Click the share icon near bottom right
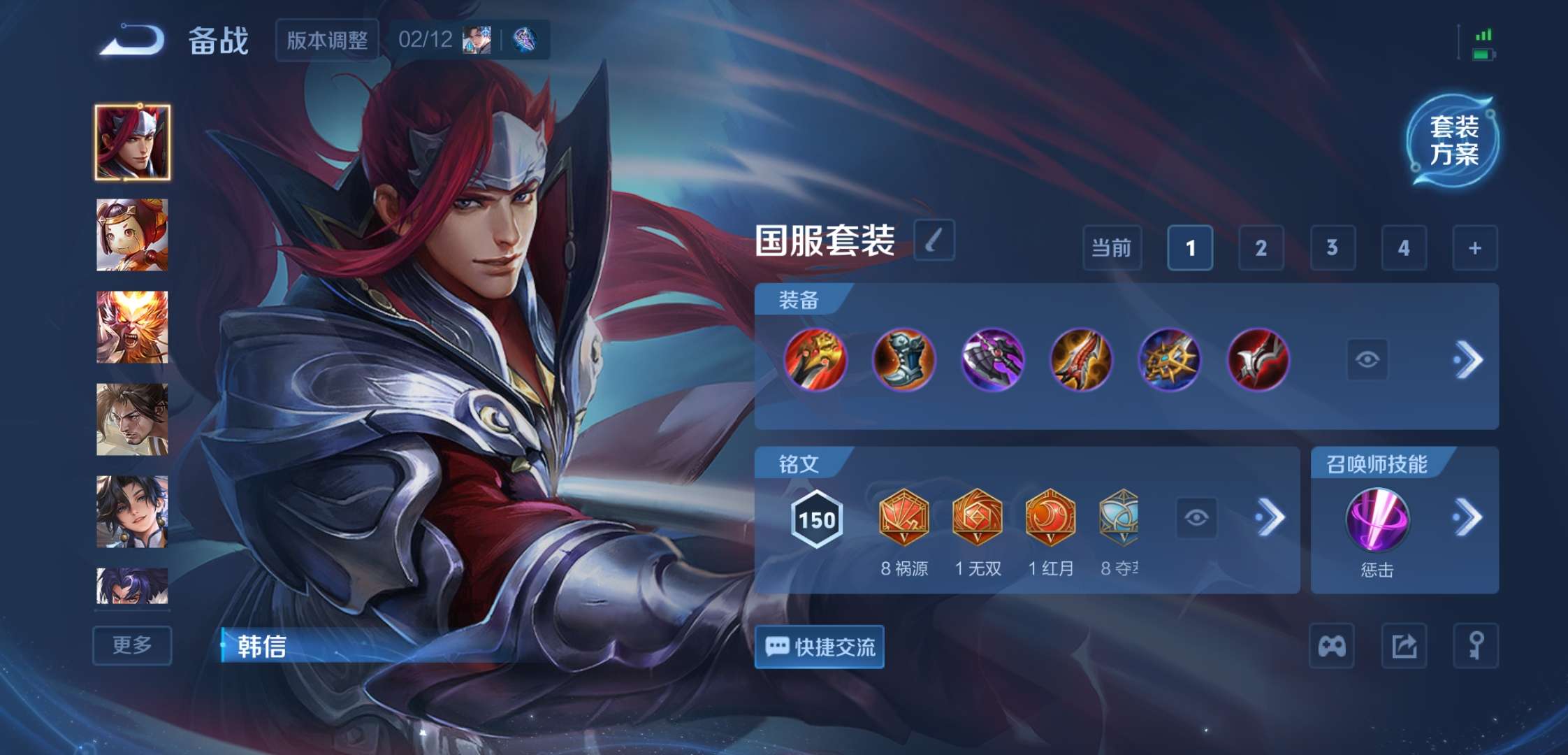 (x=1404, y=647)
